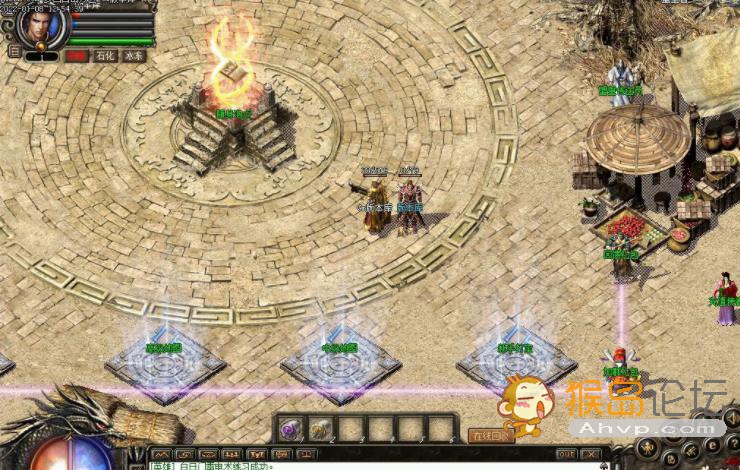Select the golden item hotbar slot
Viewport: 740px width, 470px height.
point(320,430)
